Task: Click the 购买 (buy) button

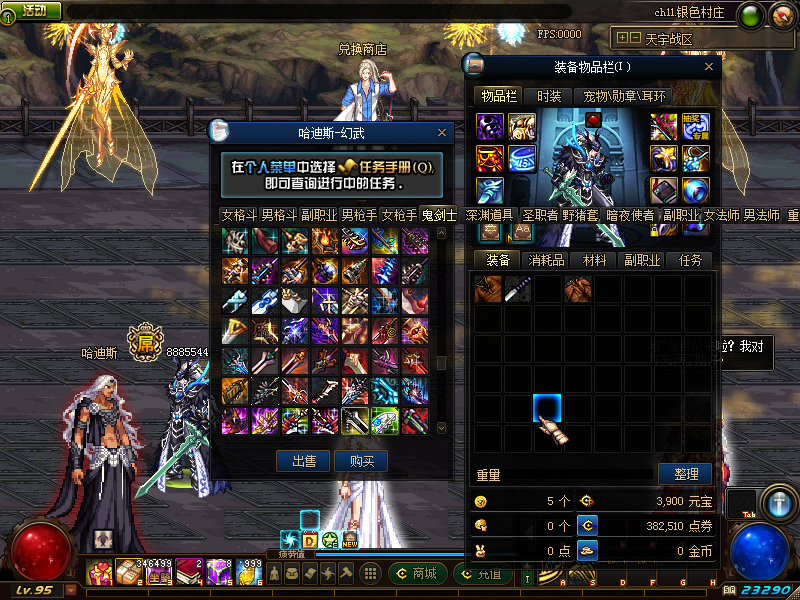Action: coord(361,461)
